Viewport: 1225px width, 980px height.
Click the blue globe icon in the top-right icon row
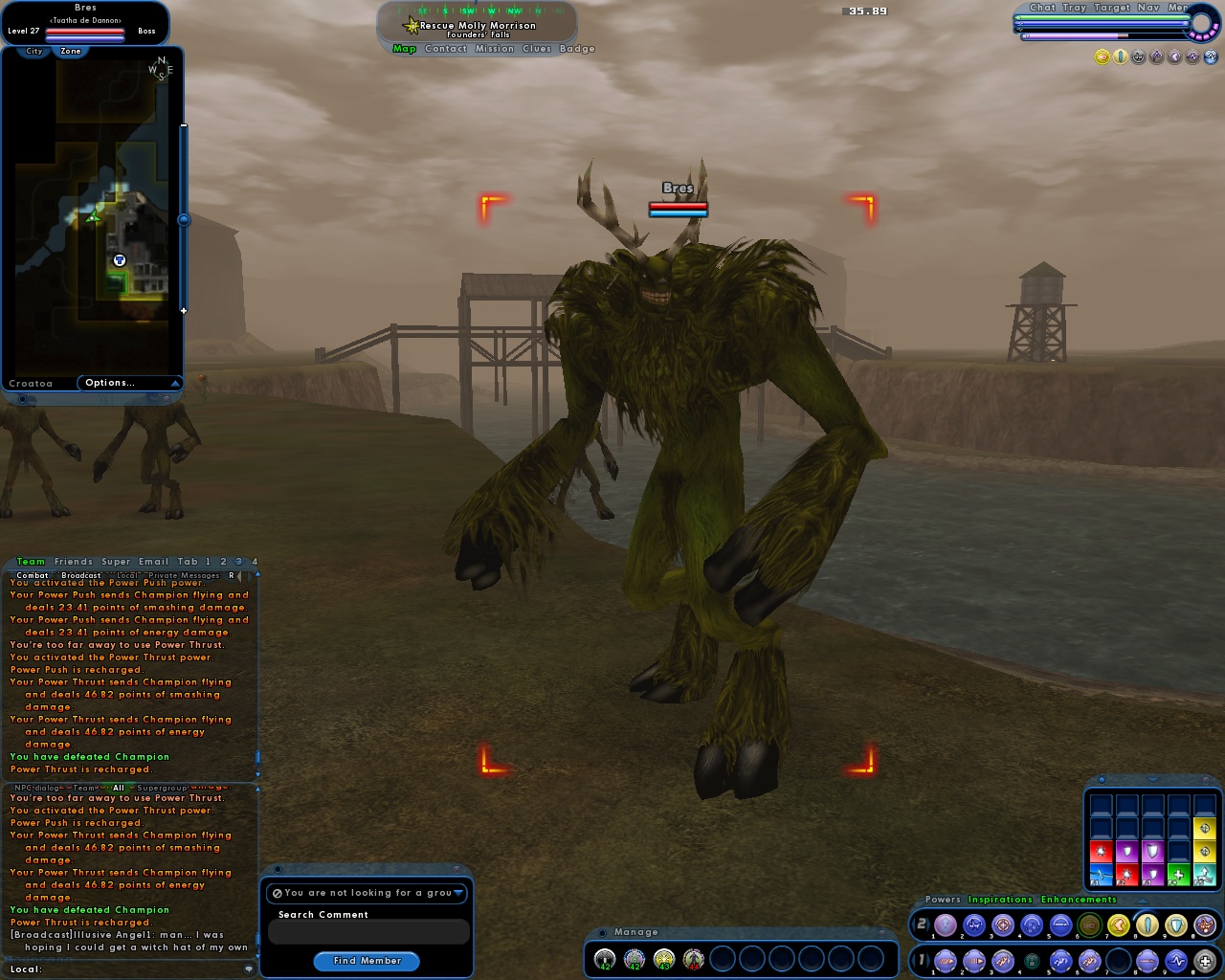tap(1209, 56)
